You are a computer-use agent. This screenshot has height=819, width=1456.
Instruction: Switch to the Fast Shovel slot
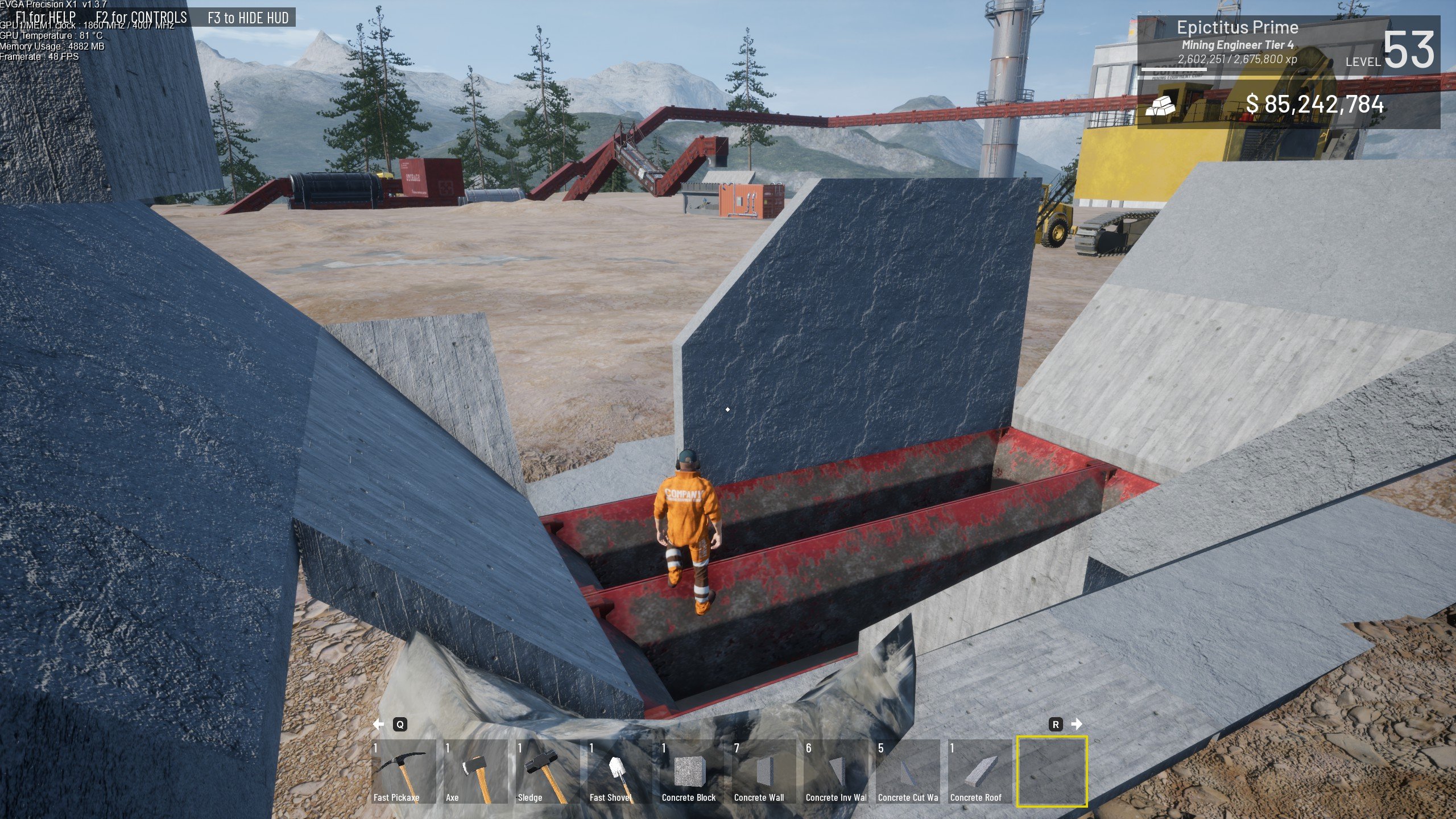pyautogui.click(x=620, y=771)
